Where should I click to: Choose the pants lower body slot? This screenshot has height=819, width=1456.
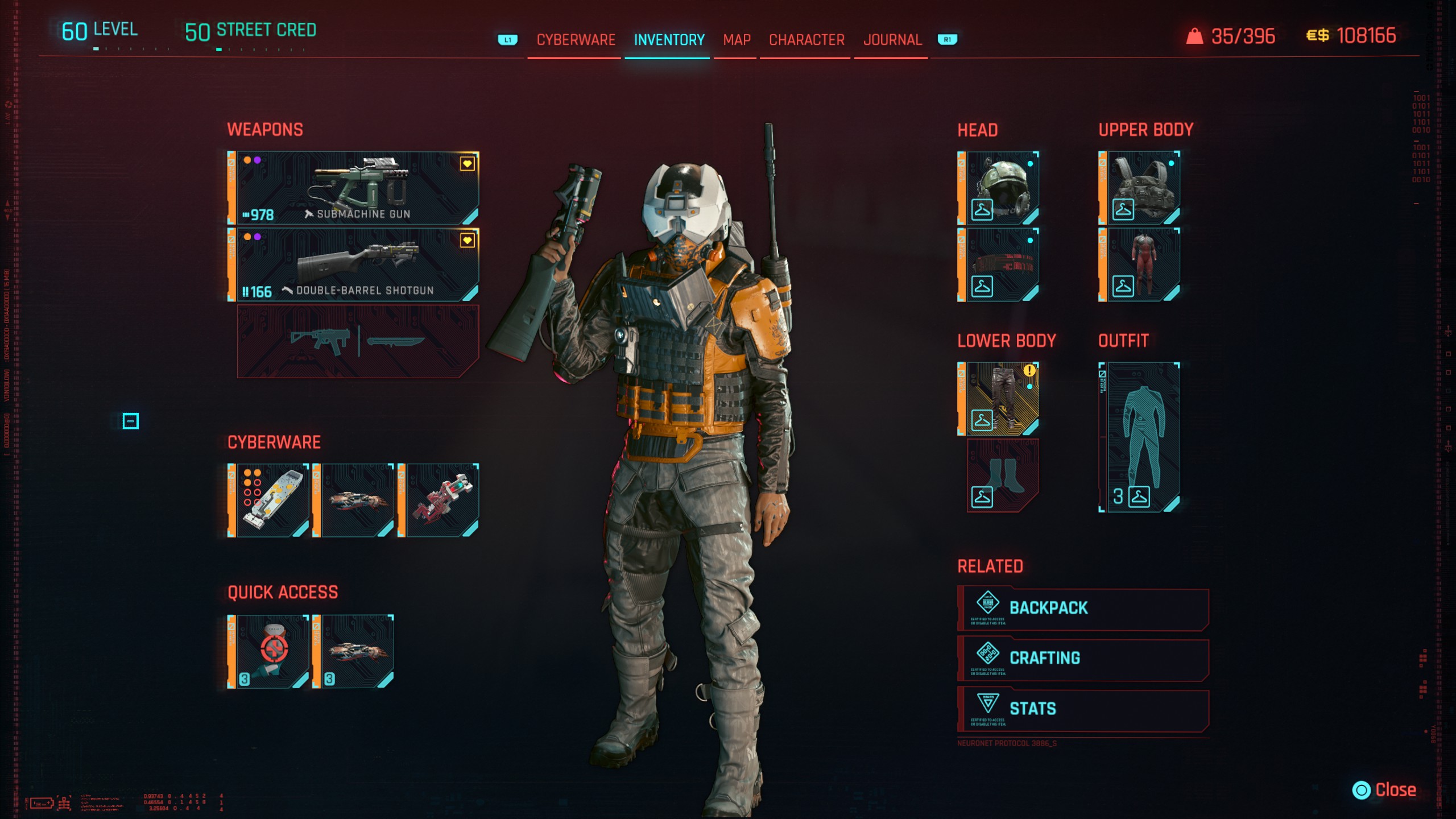[x=999, y=399]
